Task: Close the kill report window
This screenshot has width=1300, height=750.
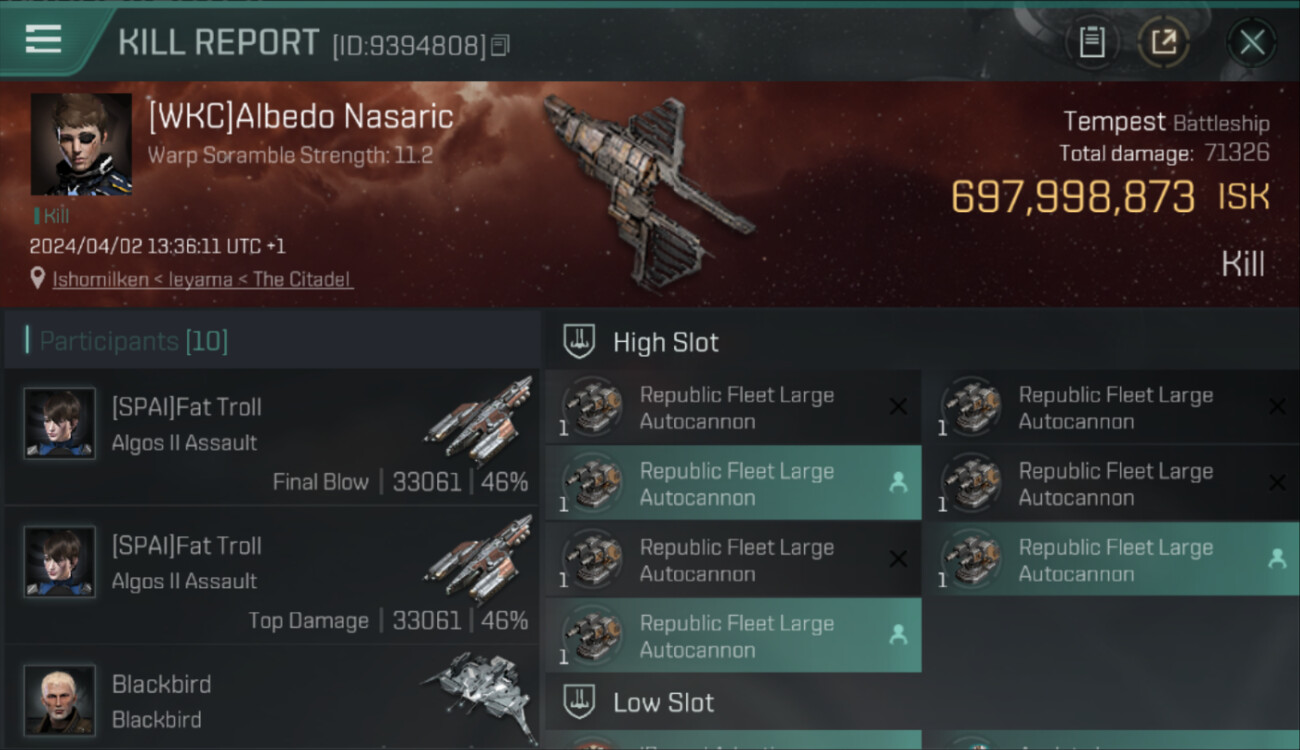Action: tap(1252, 42)
